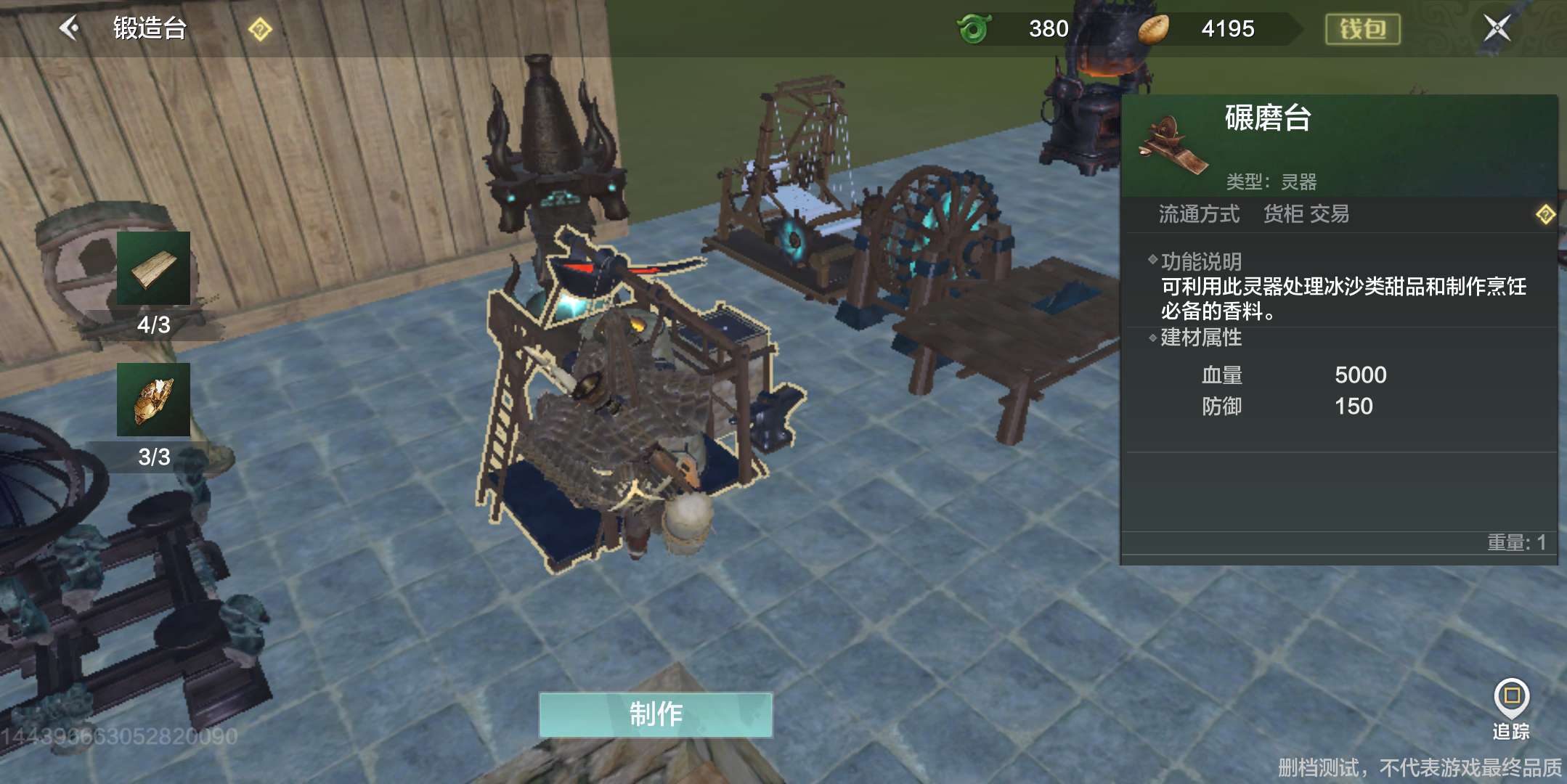1567x784 pixels.
Task: Select the wooden plank material slot
Action: [153, 269]
